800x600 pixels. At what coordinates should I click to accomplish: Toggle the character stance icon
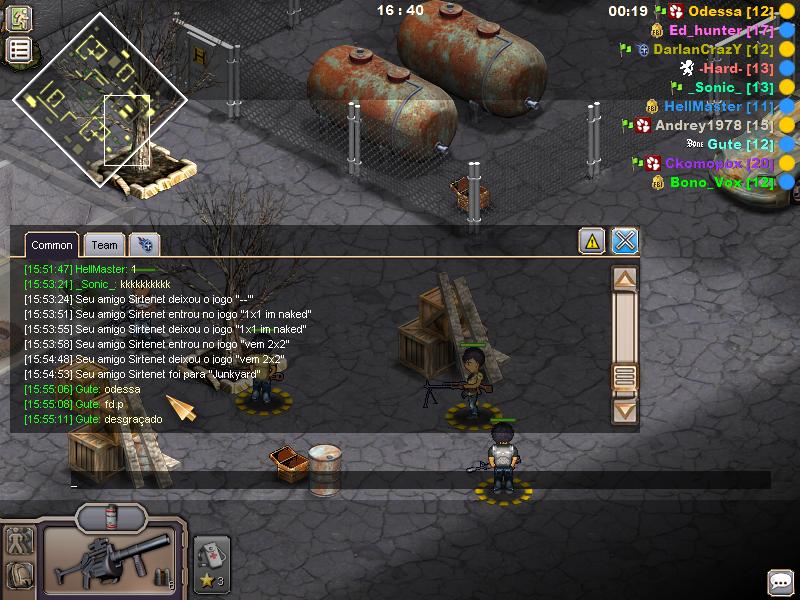point(19,541)
